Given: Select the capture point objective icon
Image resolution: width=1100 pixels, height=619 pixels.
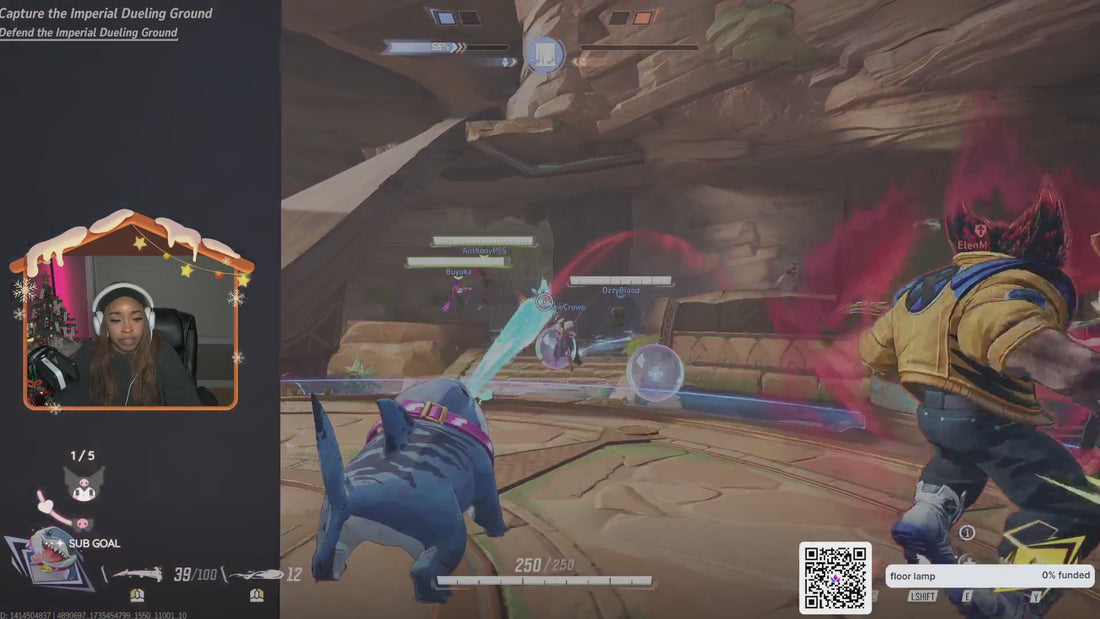Looking at the screenshot, I should 544,53.
